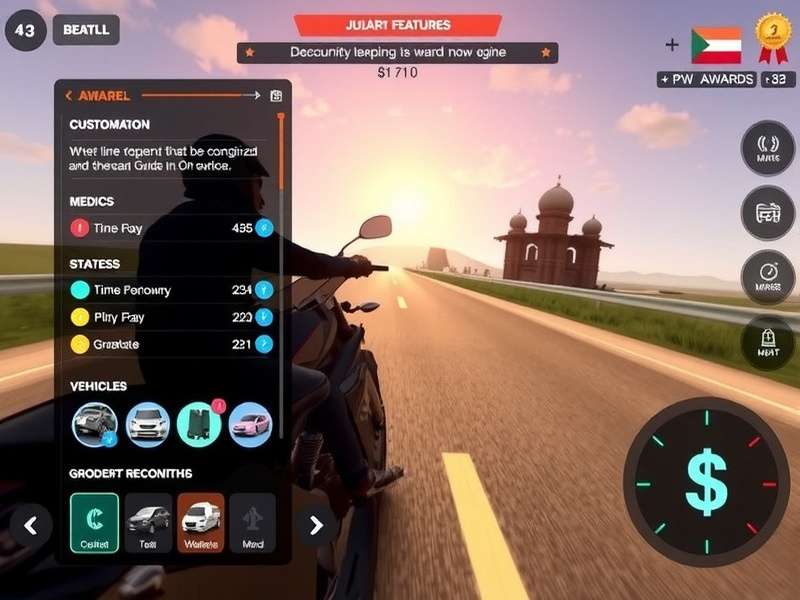Choose the white car vehicle icon
The height and width of the screenshot is (600, 800).
[148, 424]
